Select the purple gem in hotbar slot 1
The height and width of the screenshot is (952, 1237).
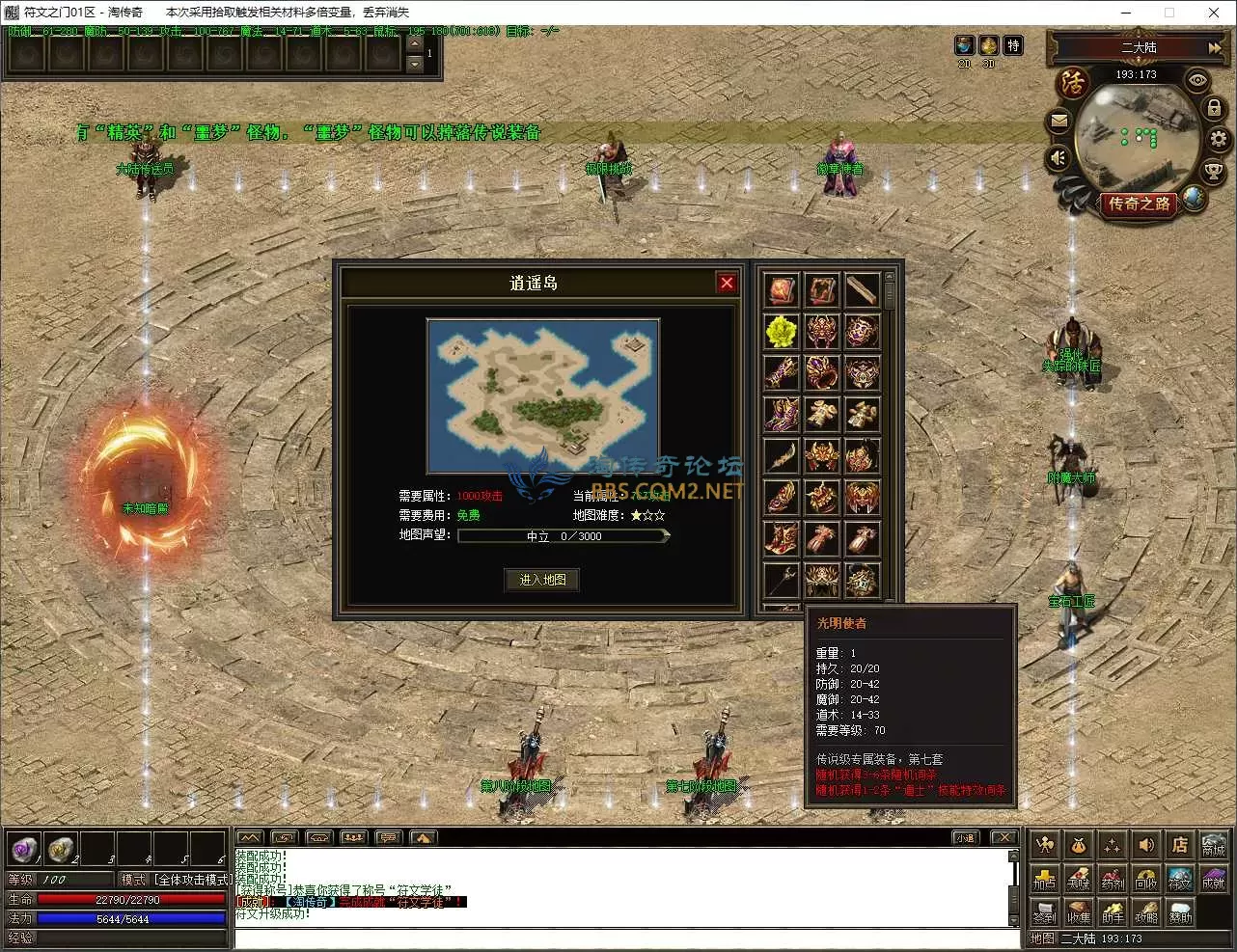click(x=24, y=848)
